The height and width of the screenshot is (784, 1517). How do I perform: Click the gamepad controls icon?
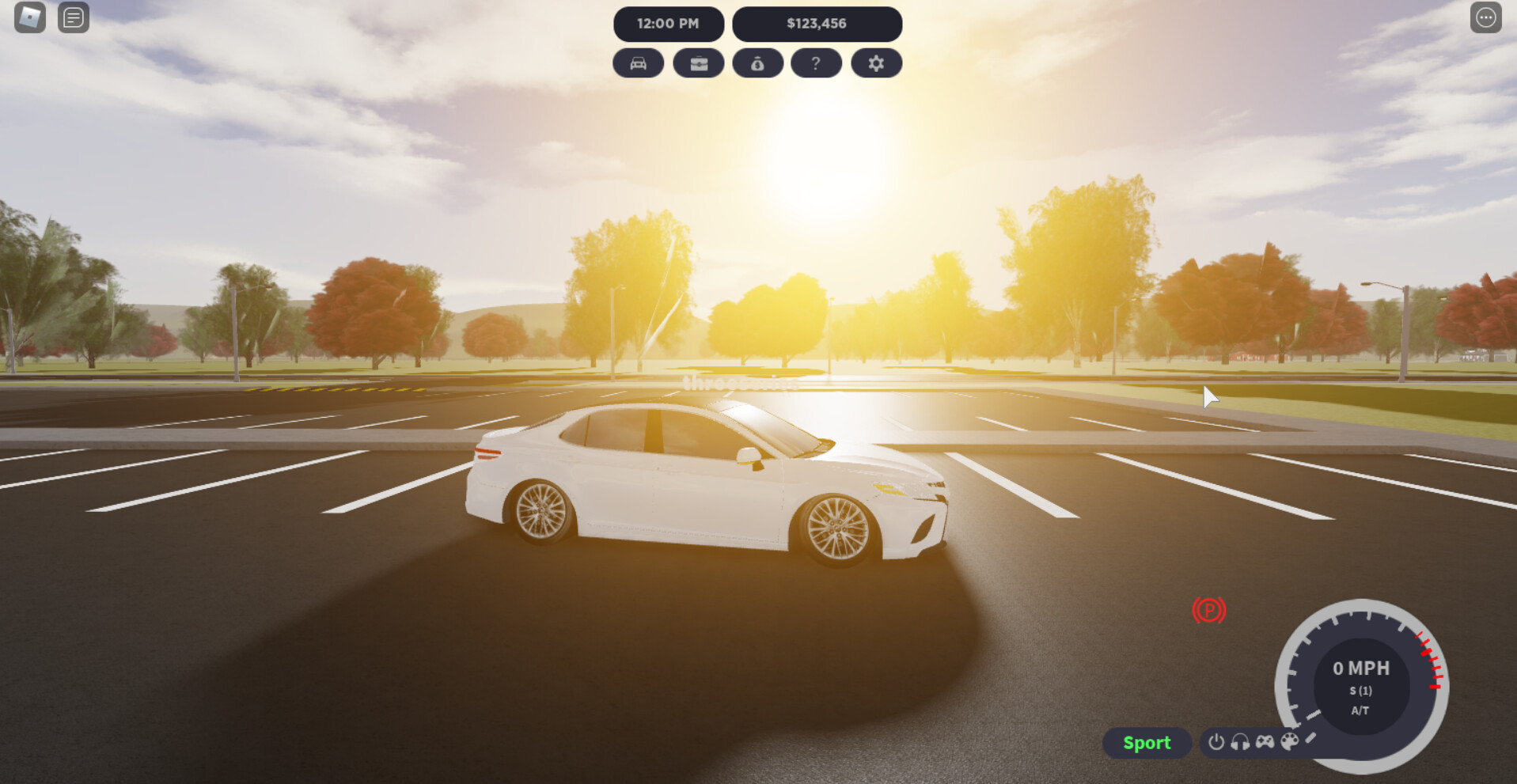point(1265,742)
